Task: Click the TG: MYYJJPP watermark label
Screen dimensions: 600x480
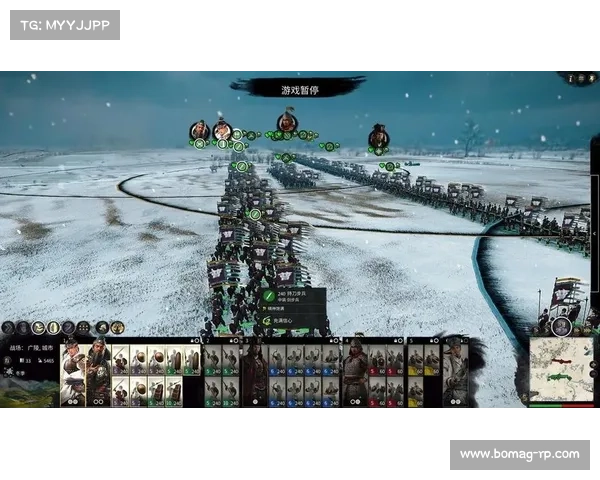Action: [x=64, y=24]
